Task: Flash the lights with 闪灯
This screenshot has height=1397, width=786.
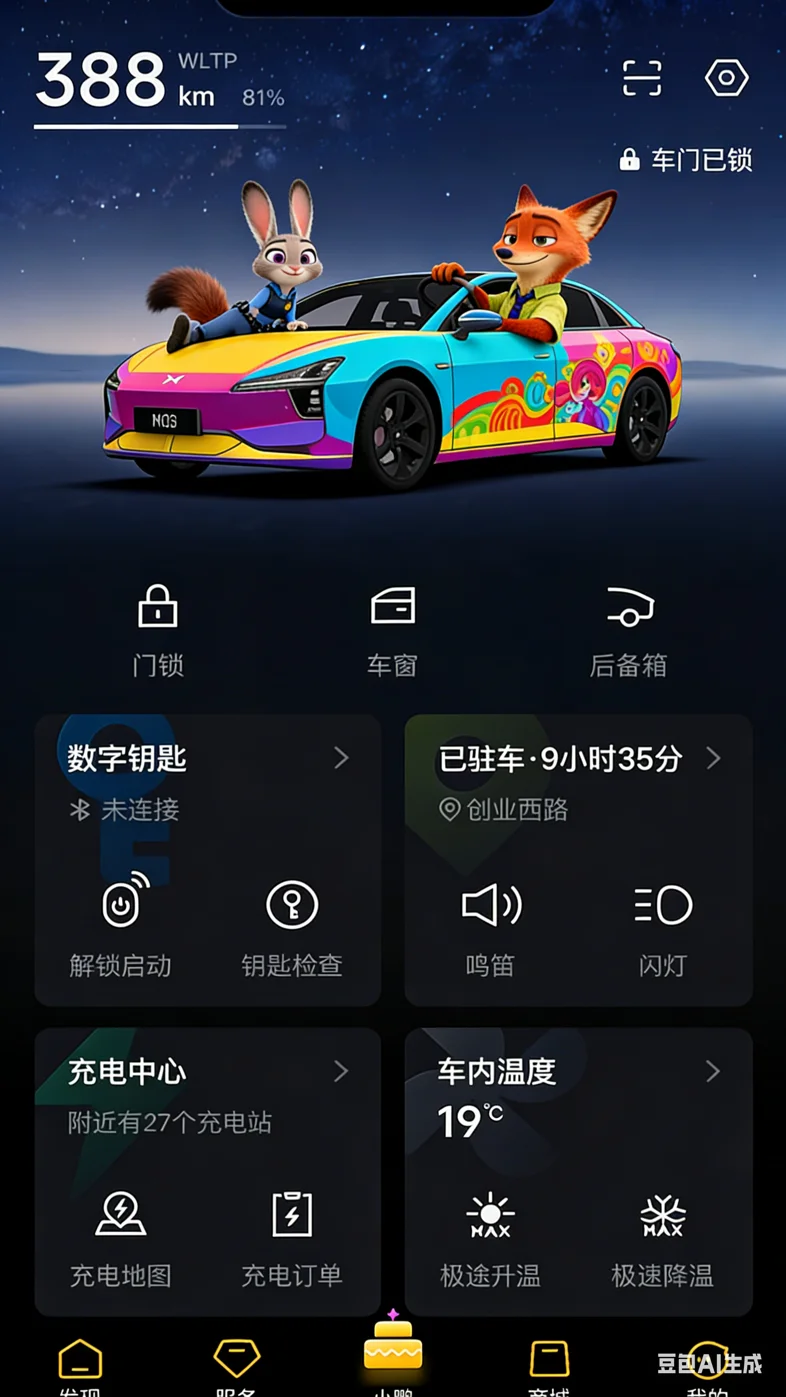Action: [663, 925]
